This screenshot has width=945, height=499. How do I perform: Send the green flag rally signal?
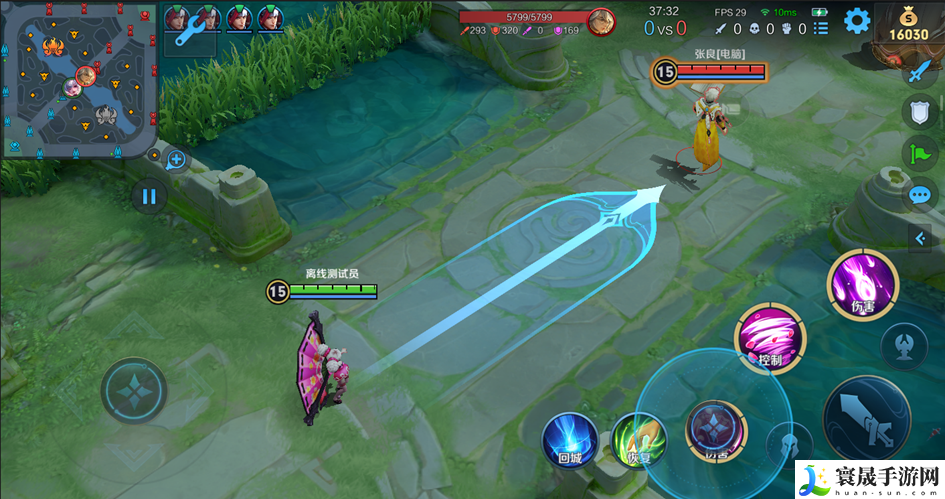coord(918,153)
